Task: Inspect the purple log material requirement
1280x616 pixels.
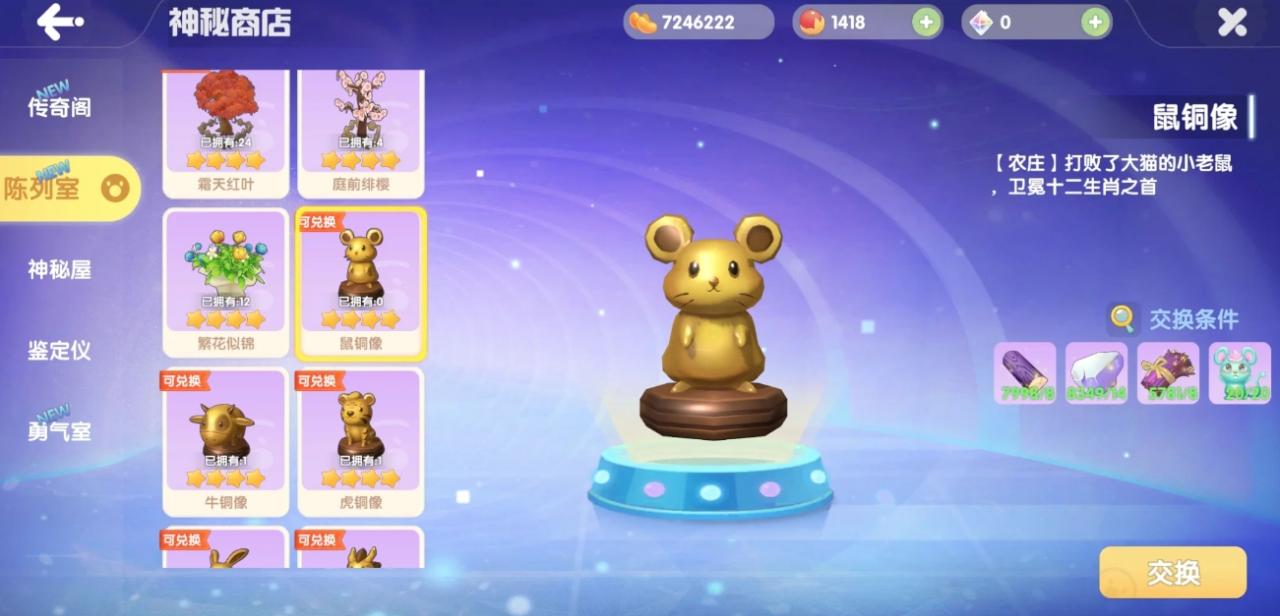Action: point(1025,372)
